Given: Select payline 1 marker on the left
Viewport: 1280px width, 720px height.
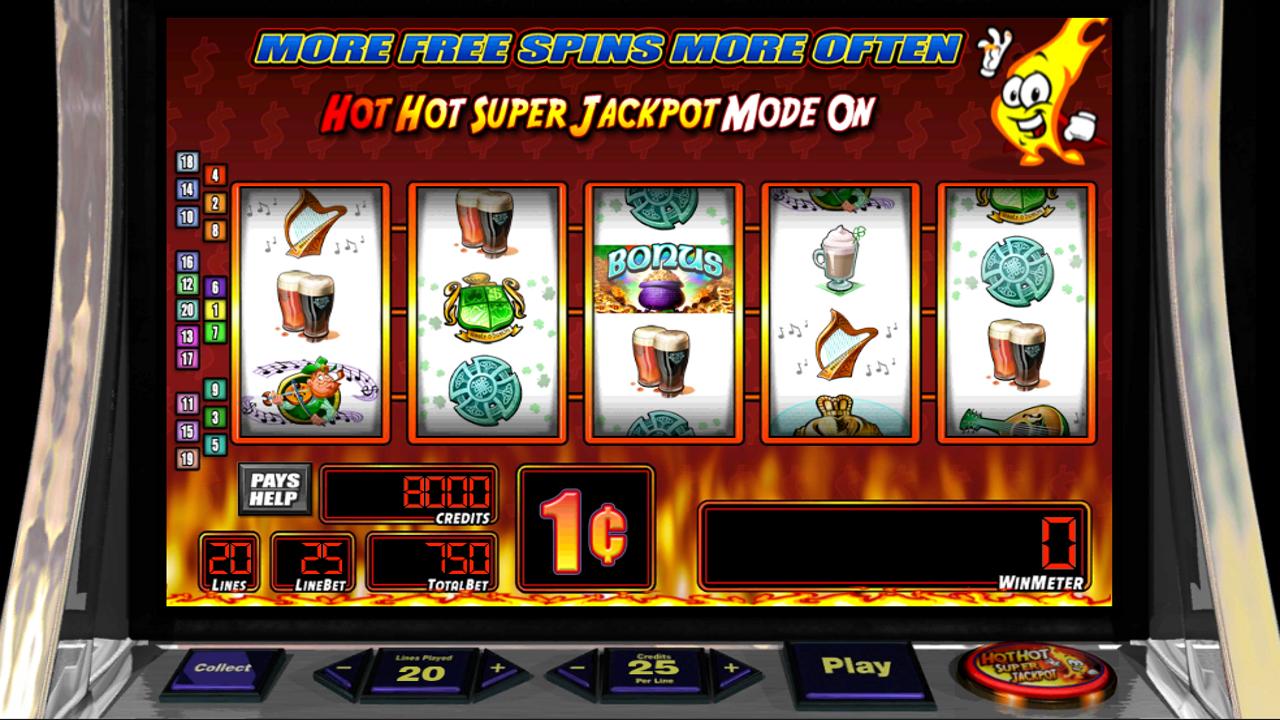Looking at the screenshot, I should (x=214, y=310).
